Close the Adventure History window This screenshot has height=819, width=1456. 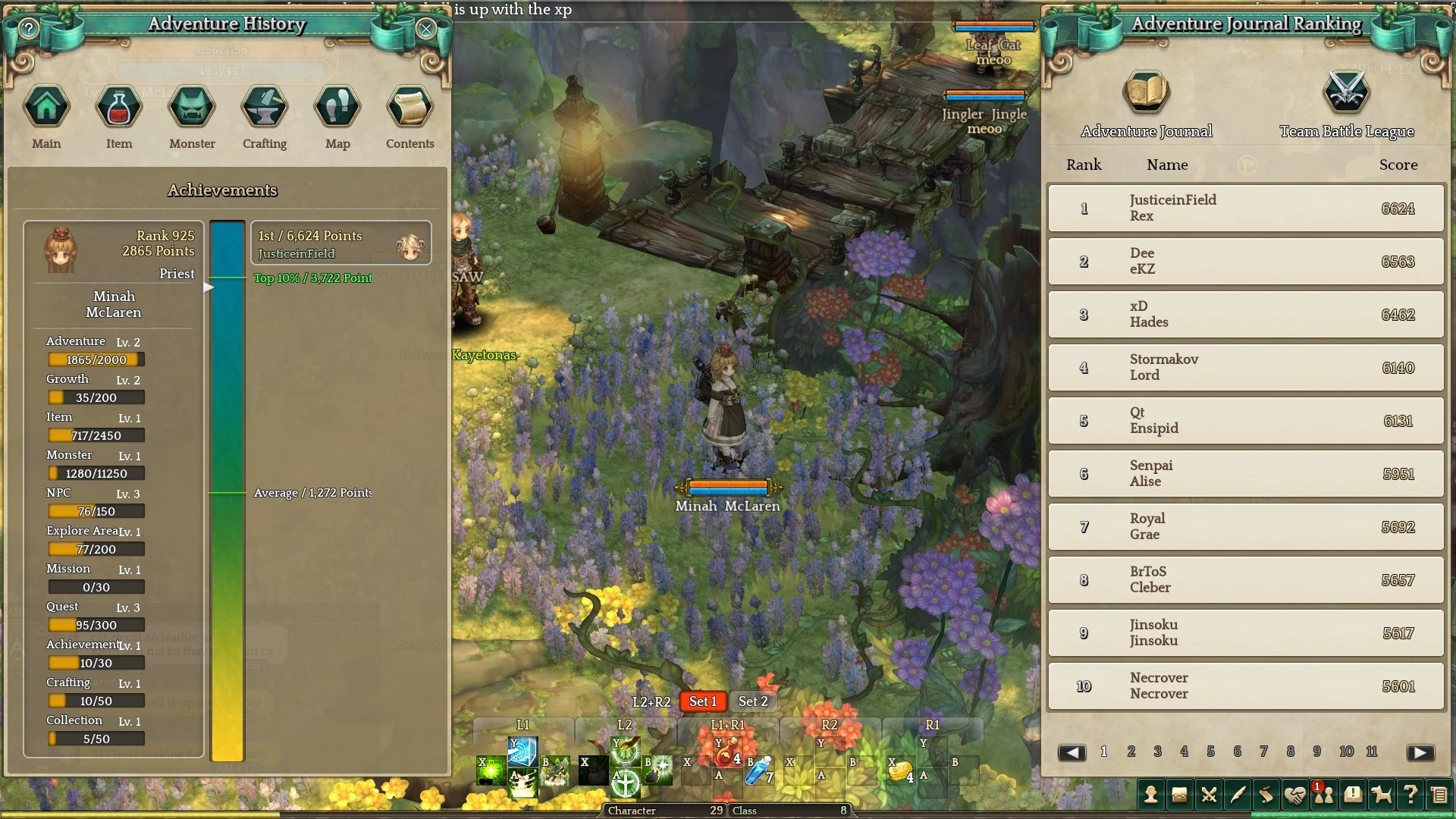(x=425, y=29)
